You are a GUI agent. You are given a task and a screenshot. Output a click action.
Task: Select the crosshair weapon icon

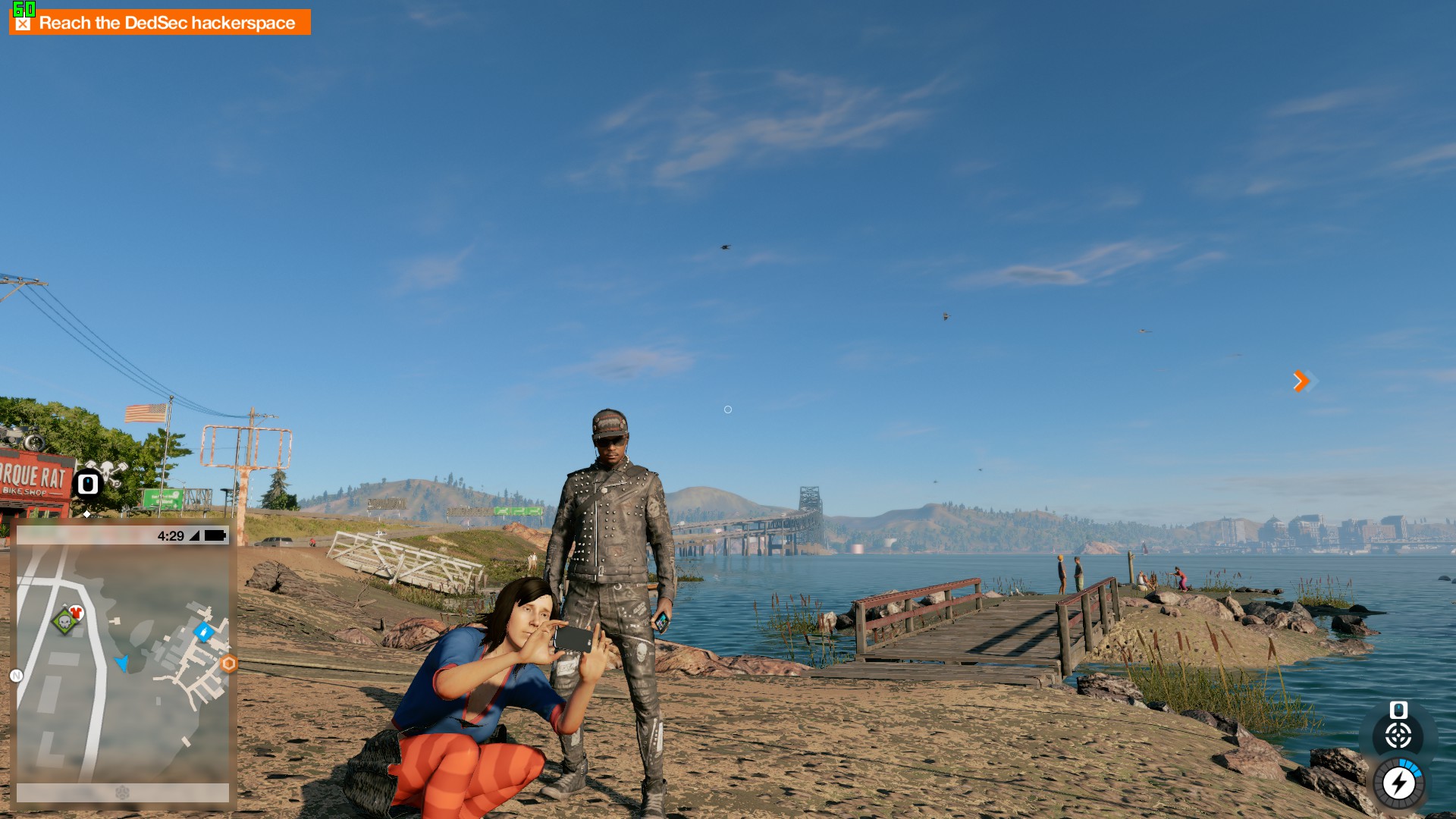pyautogui.click(x=1398, y=736)
